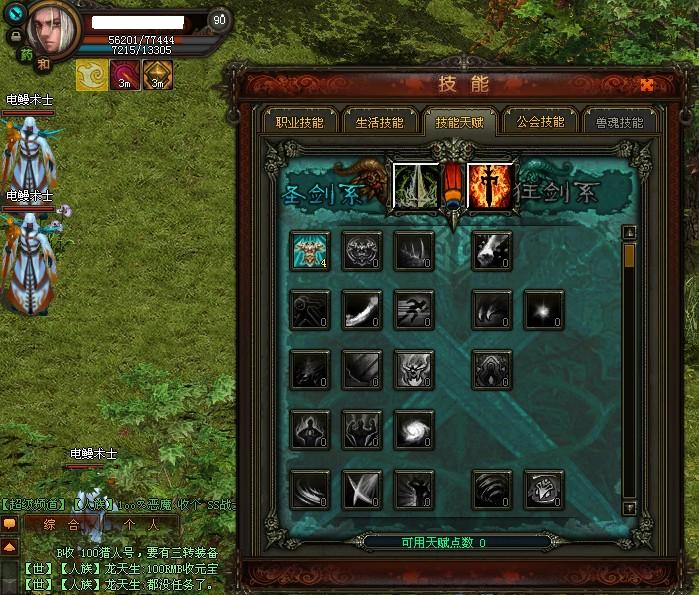Click the talent list scroll-down arrow
Image resolution: width=699 pixels, height=595 pixels.
tap(629, 508)
